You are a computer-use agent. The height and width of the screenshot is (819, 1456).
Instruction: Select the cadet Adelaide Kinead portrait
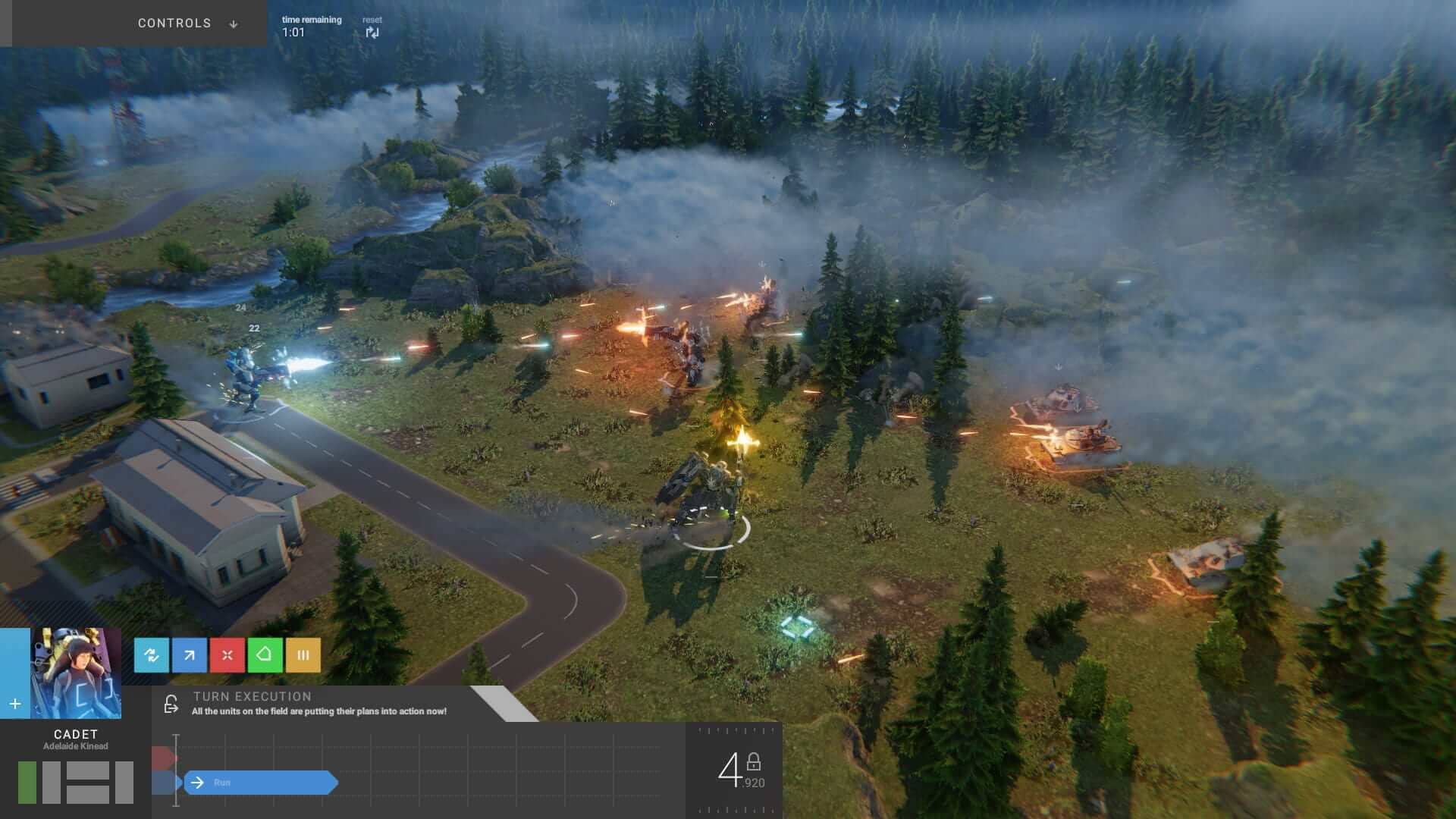pos(76,673)
